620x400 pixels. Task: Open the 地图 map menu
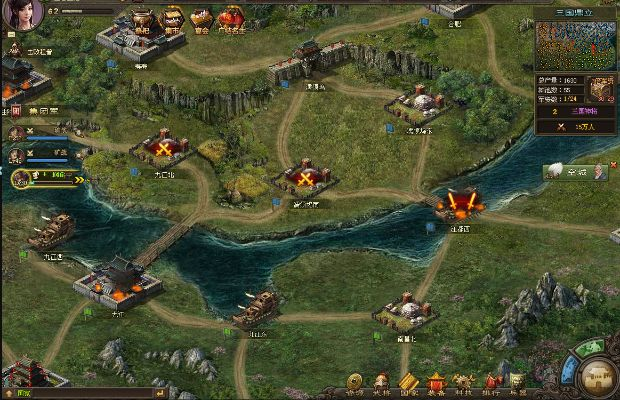tap(518, 383)
